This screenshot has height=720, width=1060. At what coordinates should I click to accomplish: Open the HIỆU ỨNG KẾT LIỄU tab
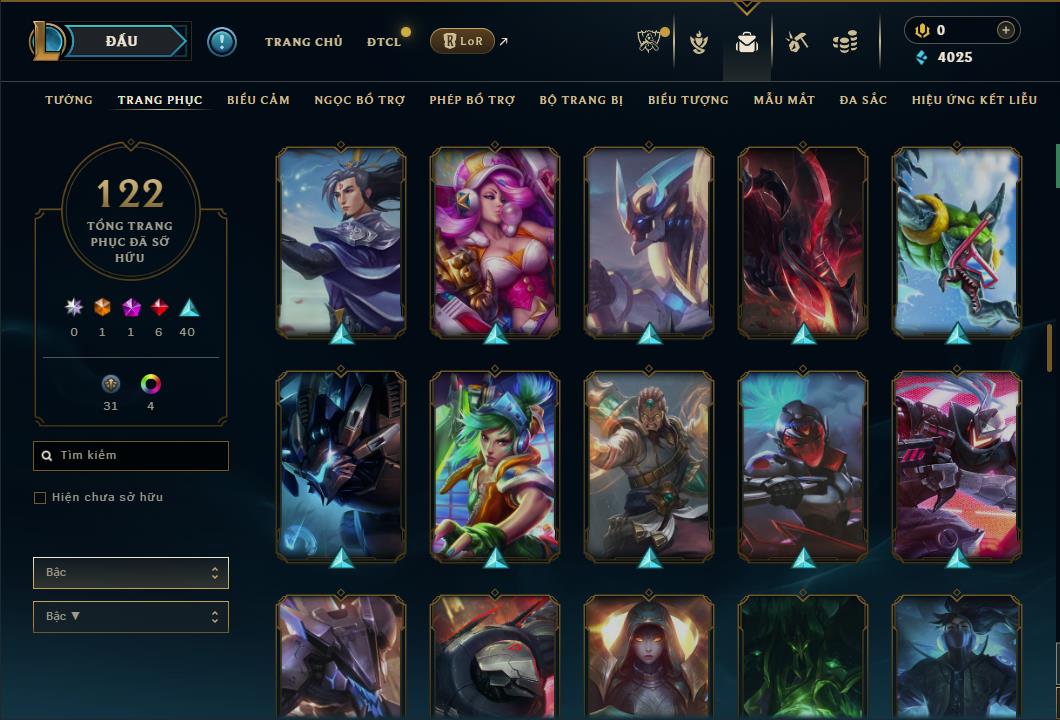click(x=974, y=100)
